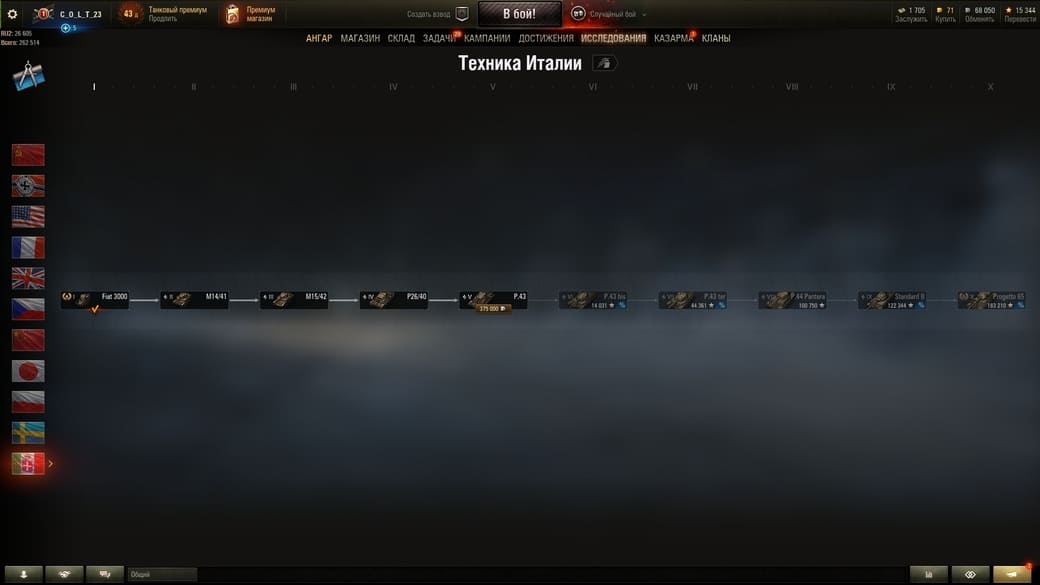Select the USSR nation flag
This screenshot has height=585, width=1040.
[x=28, y=154]
